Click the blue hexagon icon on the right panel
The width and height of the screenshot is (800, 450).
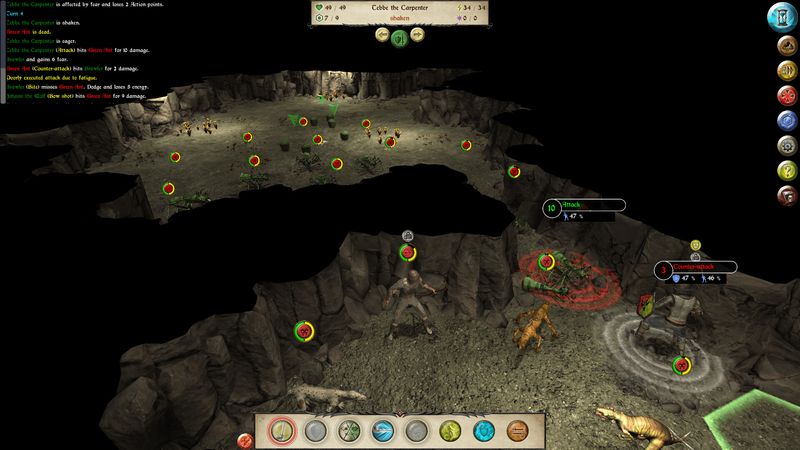click(x=785, y=121)
